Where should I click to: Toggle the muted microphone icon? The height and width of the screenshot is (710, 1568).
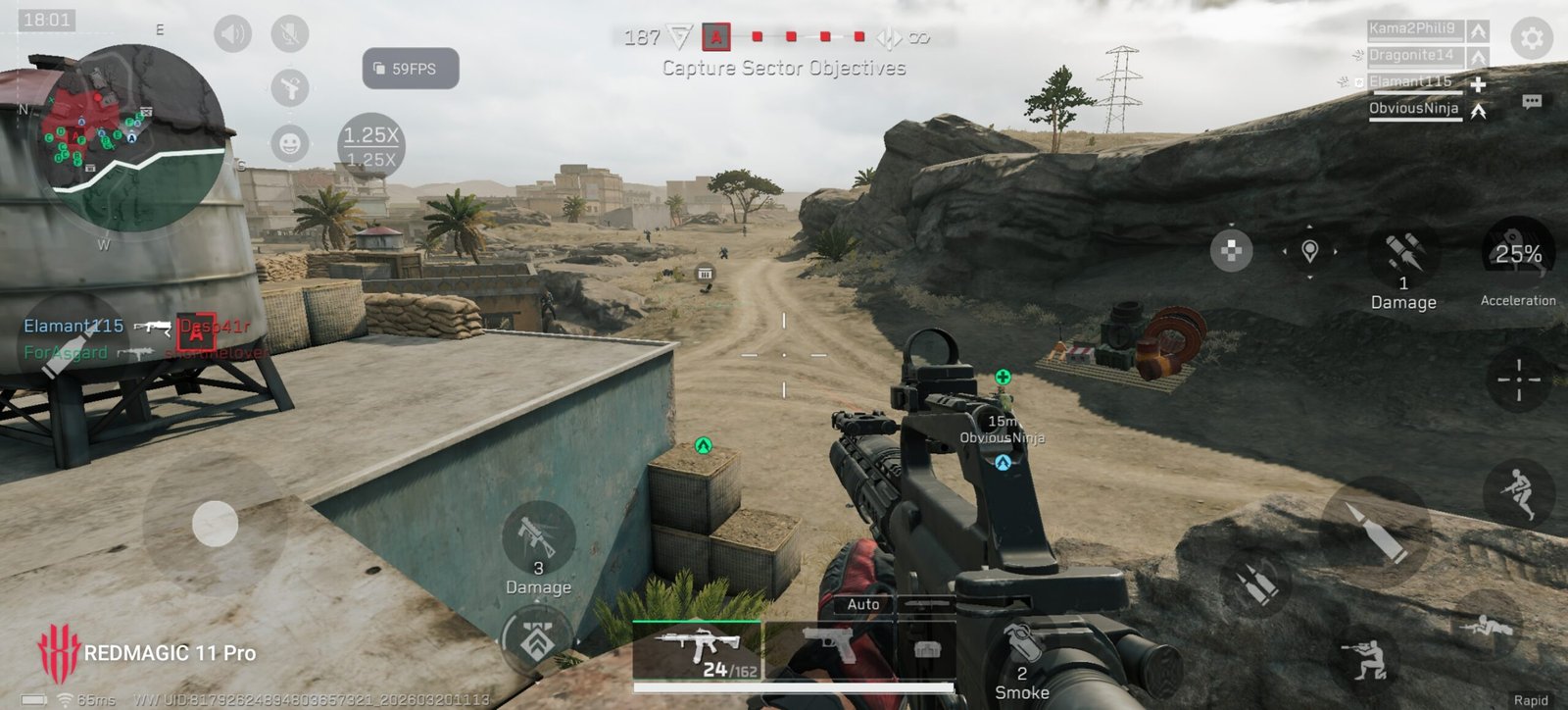[x=289, y=35]
